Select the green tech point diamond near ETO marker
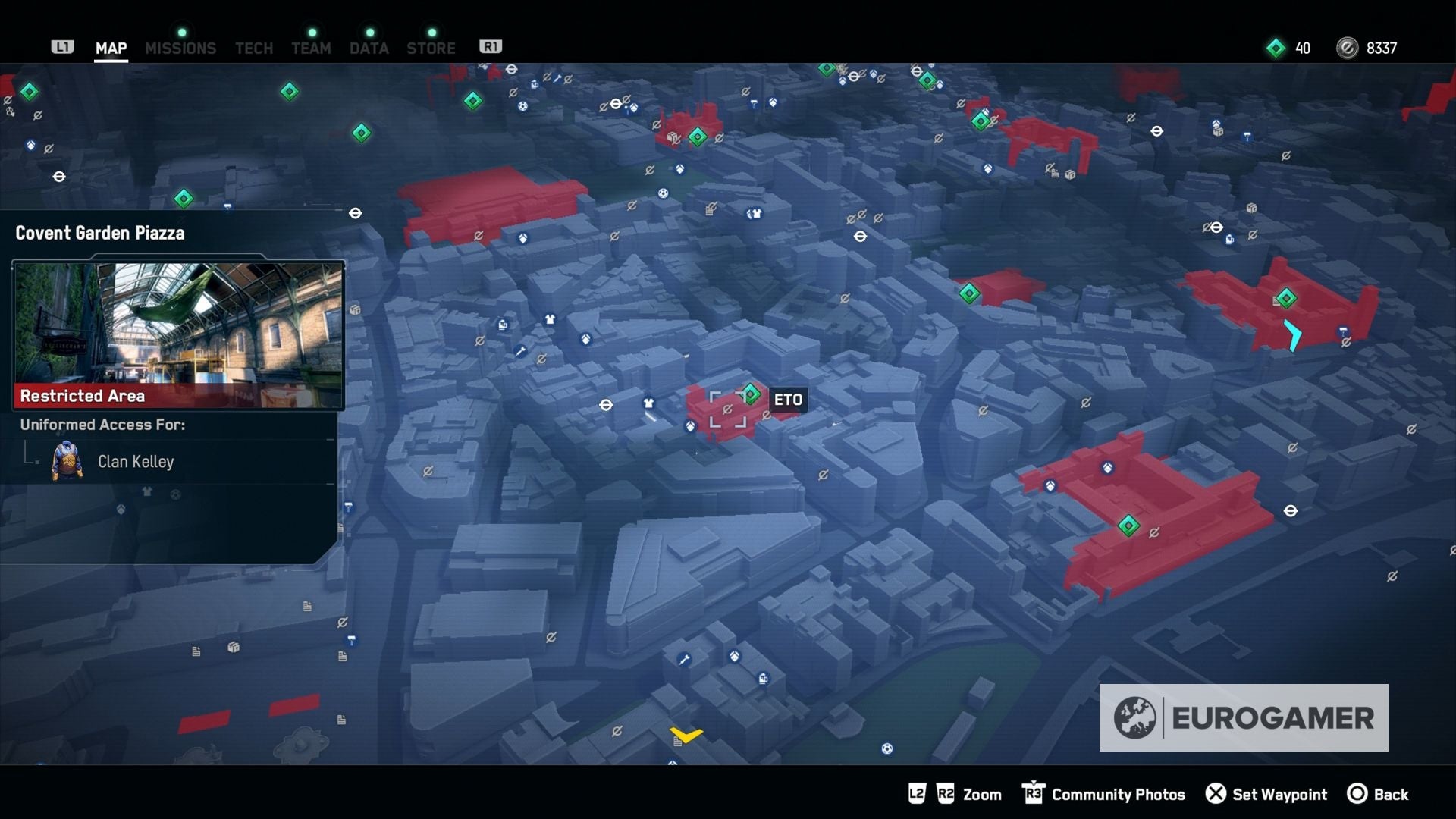This screenshot has width=1456, height=819. pyautogui.click(x=750, y=393)
